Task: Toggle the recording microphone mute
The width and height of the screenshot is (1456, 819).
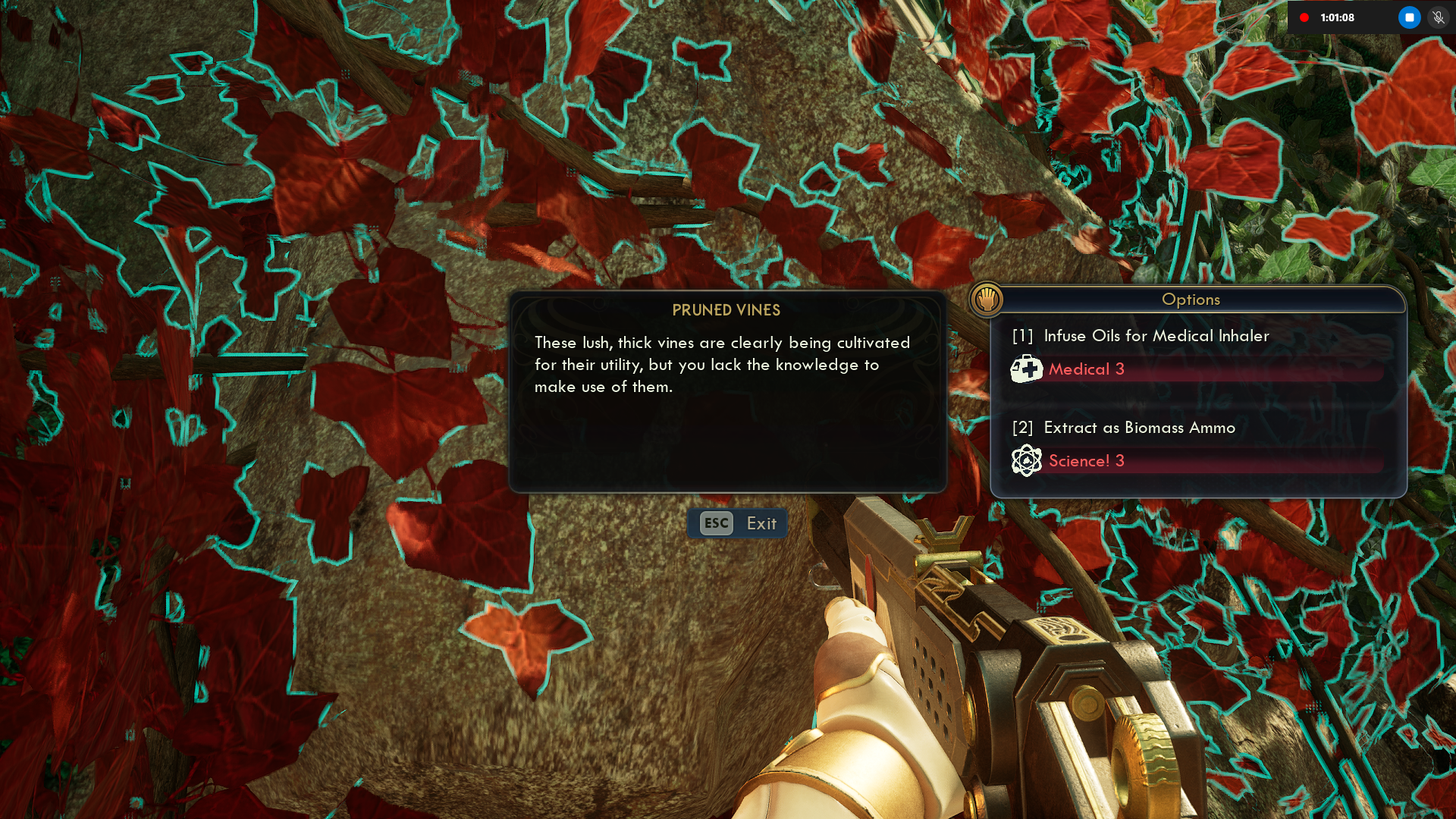Action: pyautogui.click(x=1438, y=17)
